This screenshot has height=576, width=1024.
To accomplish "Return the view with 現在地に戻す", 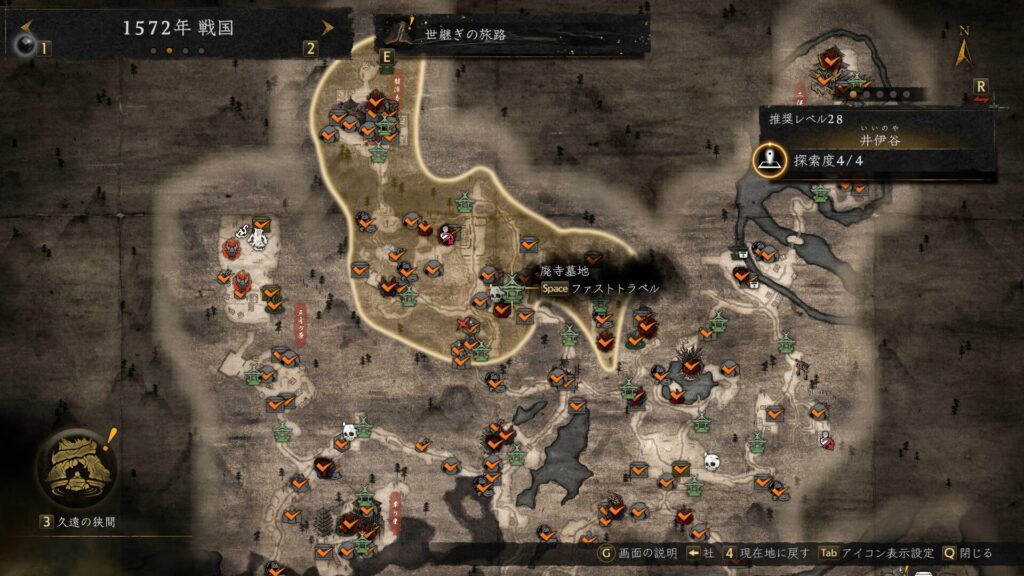I will point(767,553).
